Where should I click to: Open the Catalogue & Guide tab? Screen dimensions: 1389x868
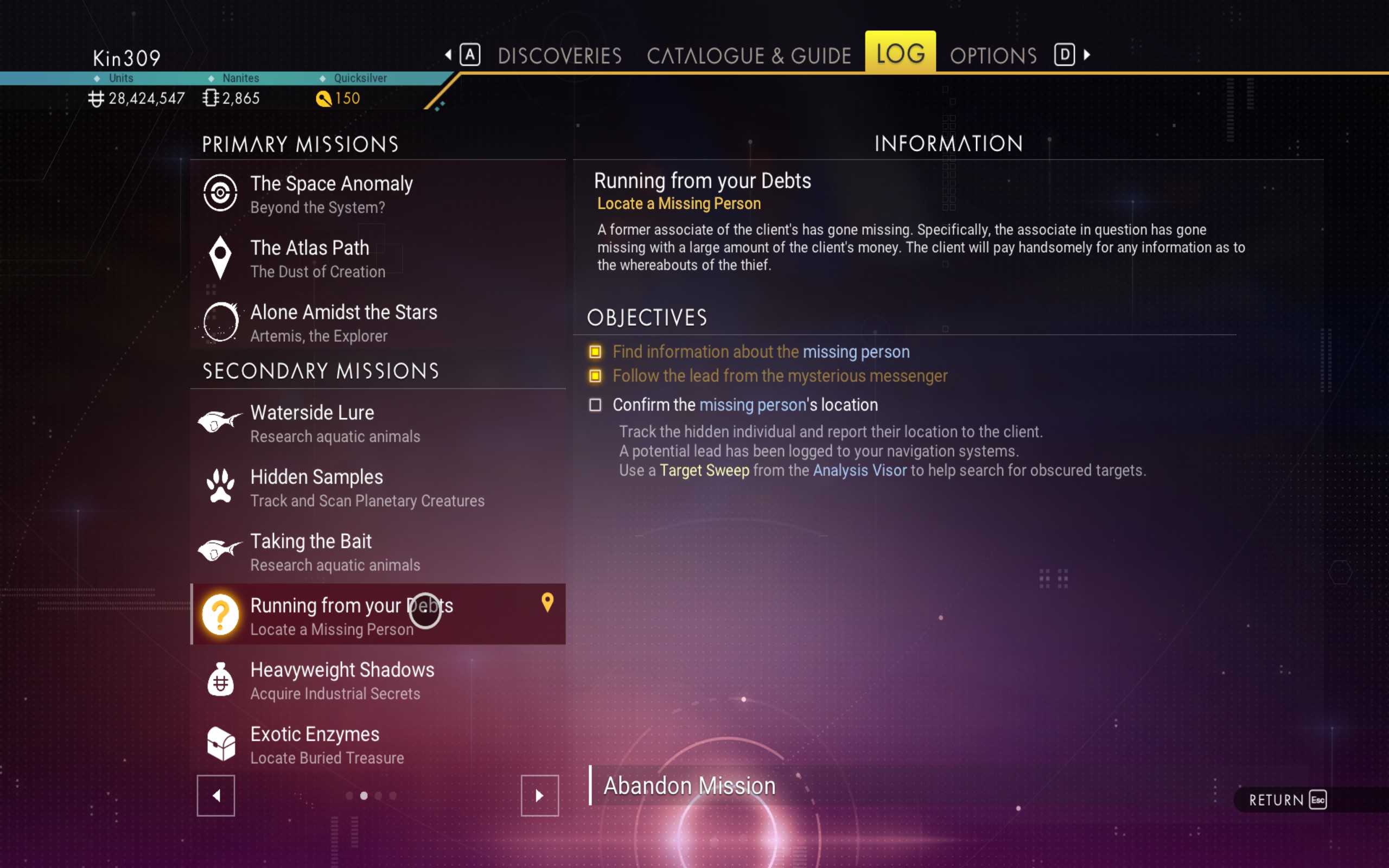click(748, 56)
